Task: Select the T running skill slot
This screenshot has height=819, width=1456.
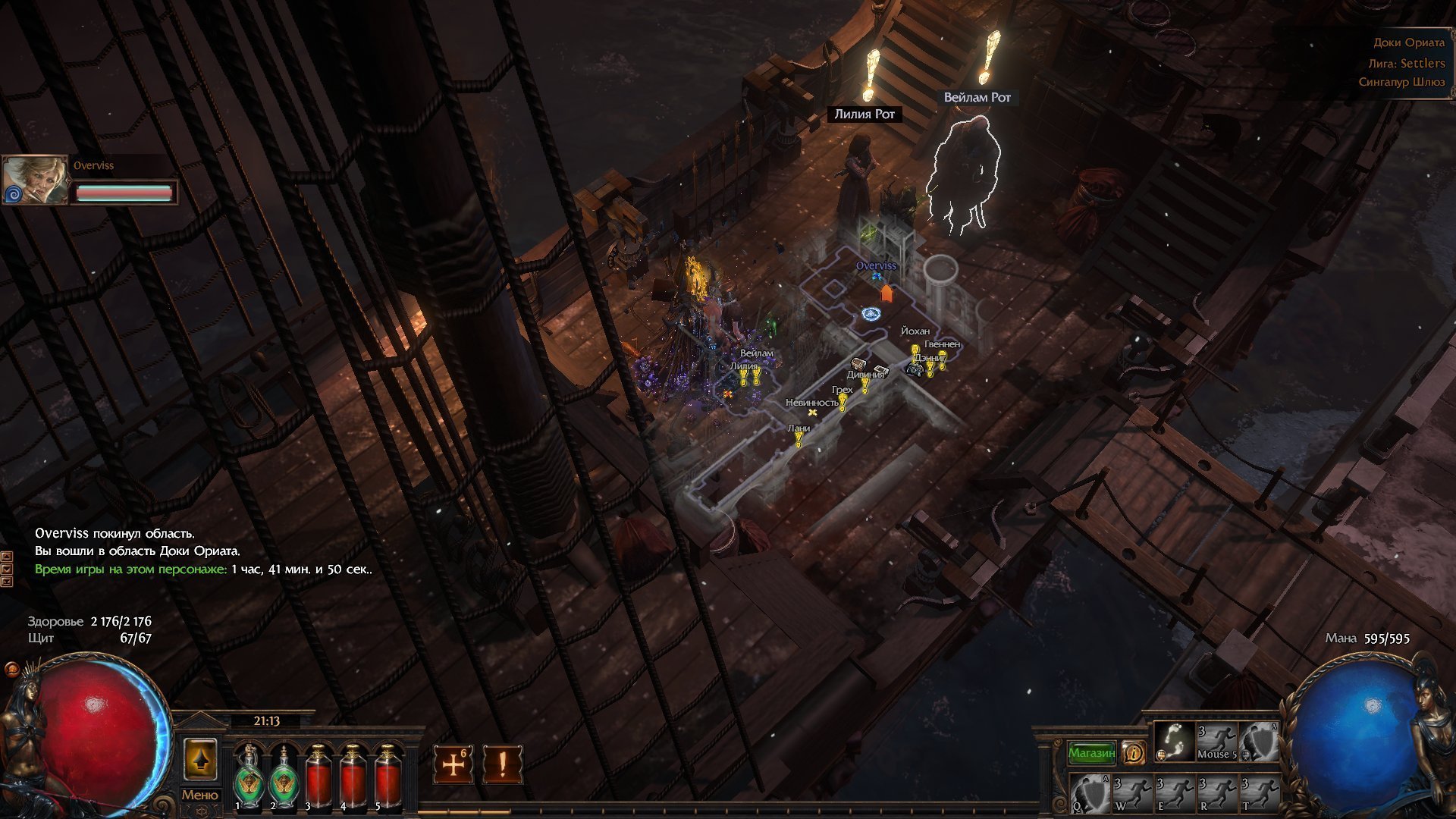Action: 1259,793
